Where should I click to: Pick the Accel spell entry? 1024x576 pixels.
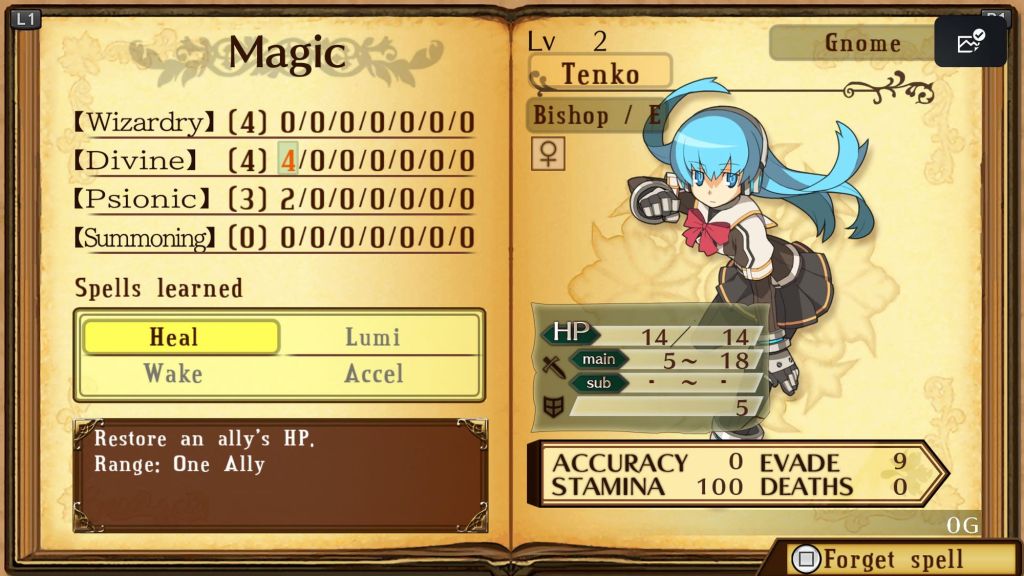tap(373, 374)
